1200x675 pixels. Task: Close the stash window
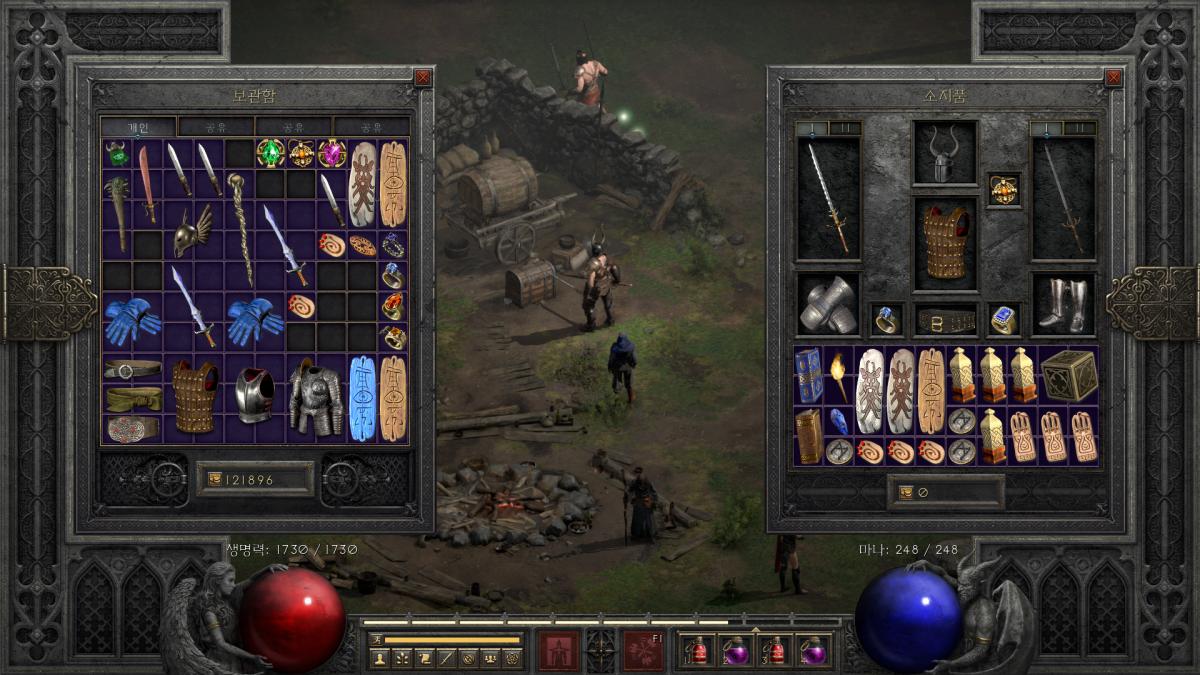tap(422, 77)
